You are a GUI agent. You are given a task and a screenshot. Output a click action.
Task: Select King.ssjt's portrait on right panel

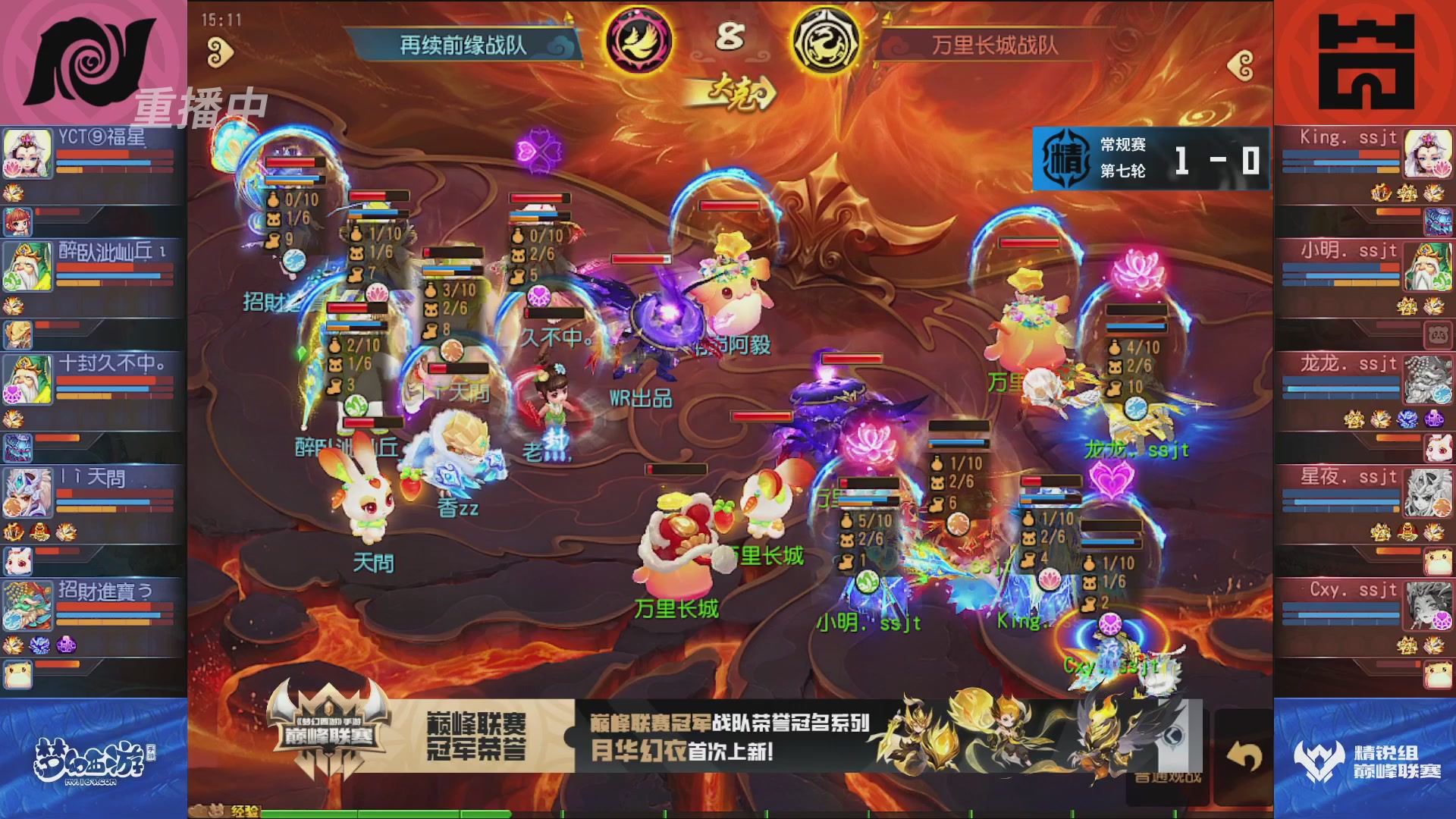tap(1428, 155)
